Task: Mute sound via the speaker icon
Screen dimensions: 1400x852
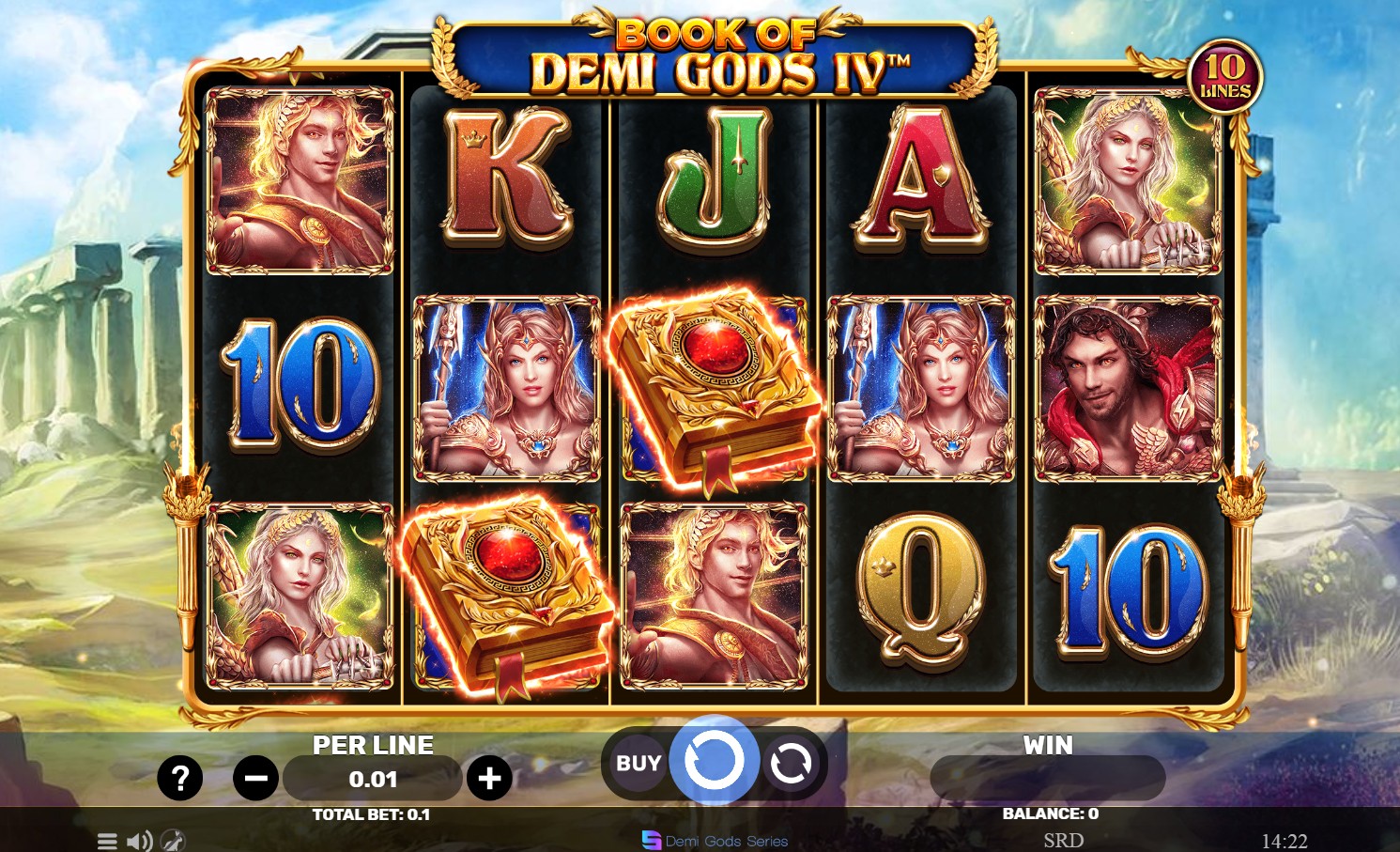Action: 139,841
